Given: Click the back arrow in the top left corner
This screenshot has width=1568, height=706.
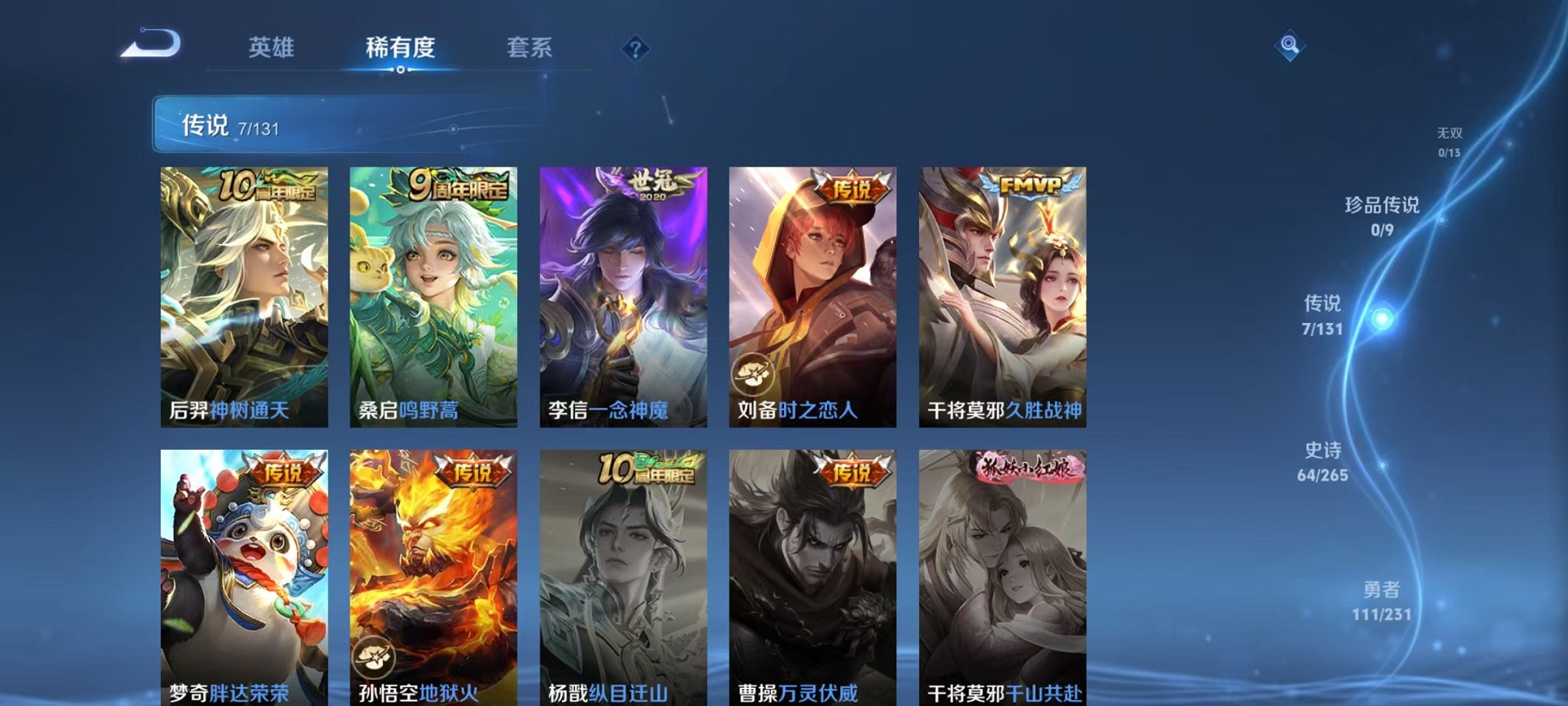Looking at the screenshot, I should point(151,44).
